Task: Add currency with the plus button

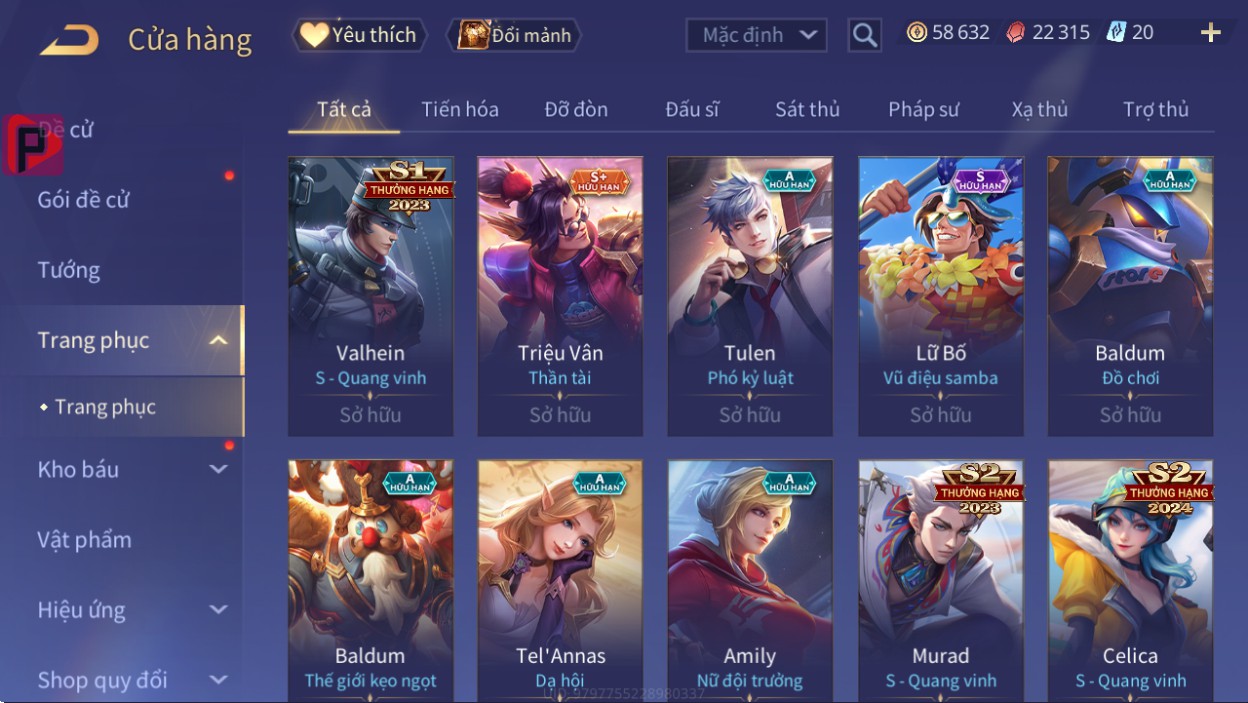Action: click(1210, 33)
